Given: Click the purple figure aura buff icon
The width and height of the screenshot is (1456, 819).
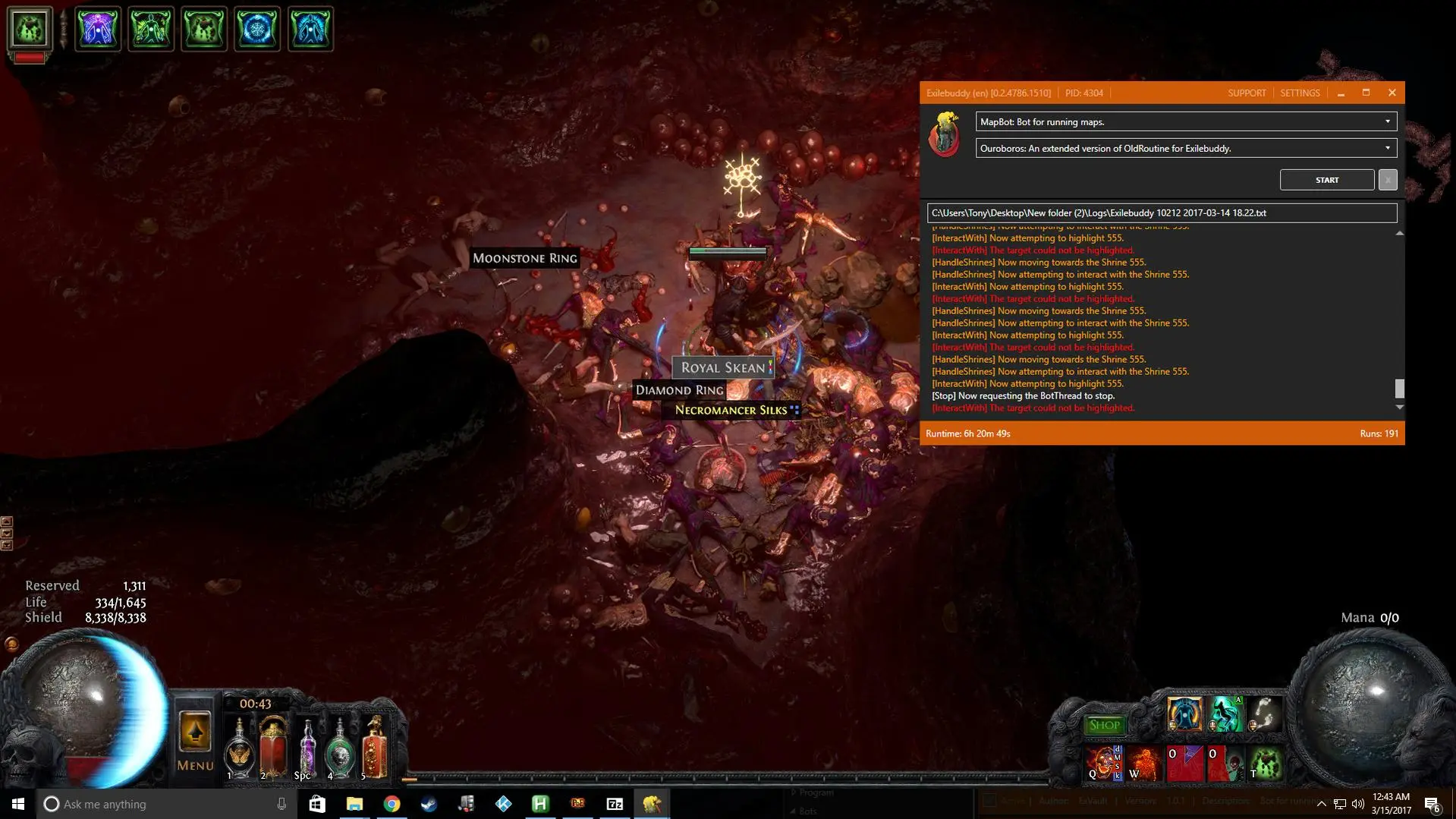Looking at the screenshot, I should click(x=98, y=29).
